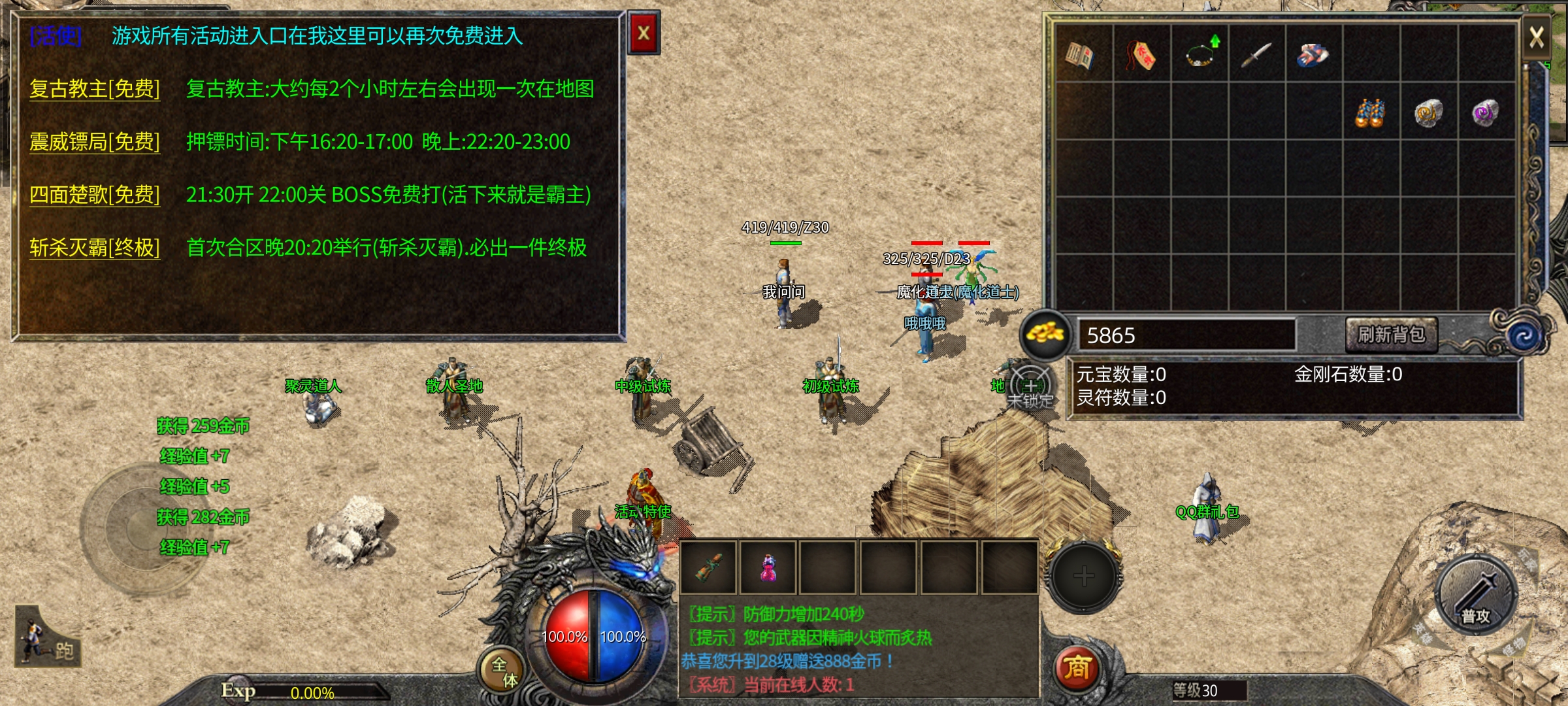The image size is (1568, 706).
Task: Select the orange potion bundle in the bag
Action: (x=1371, y=113)
